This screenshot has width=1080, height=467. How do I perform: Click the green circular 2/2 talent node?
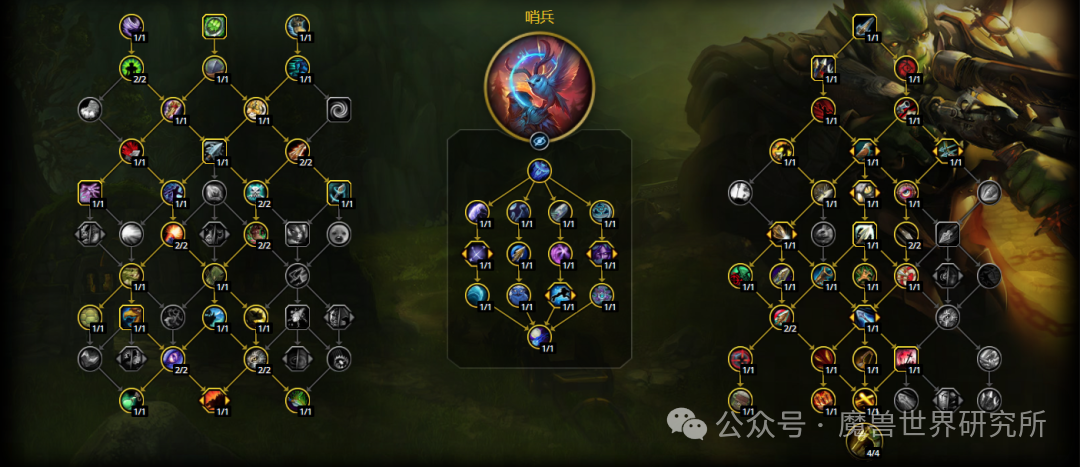pyautogui.click(x=132, y=68)
